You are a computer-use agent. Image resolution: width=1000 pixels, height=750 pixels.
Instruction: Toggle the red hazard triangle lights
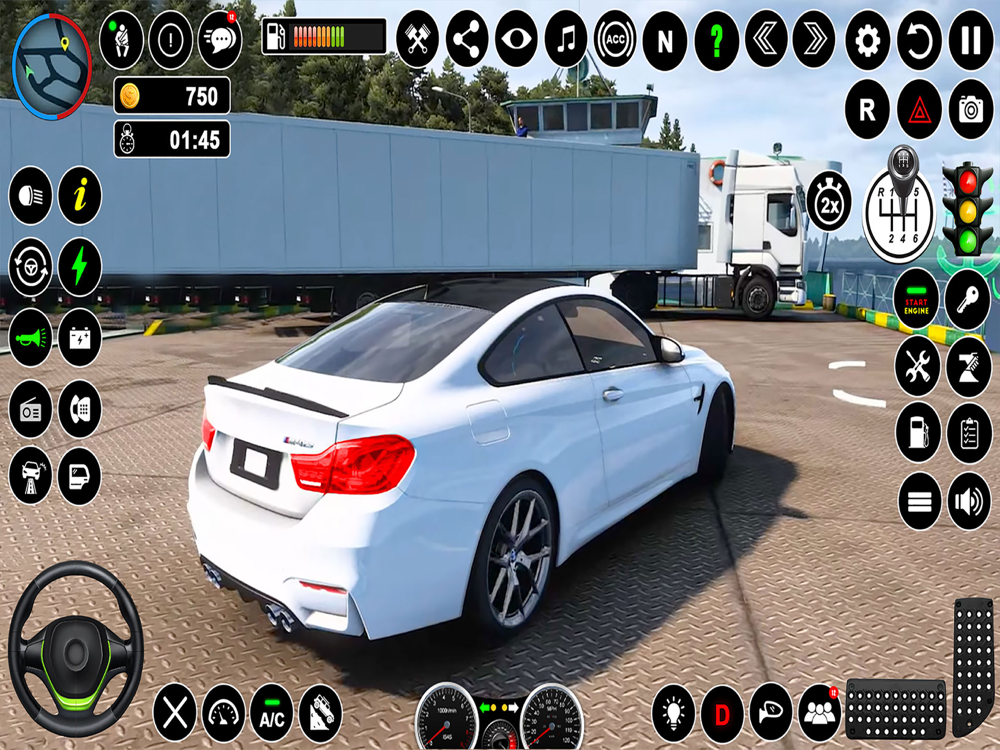(919, 109)
